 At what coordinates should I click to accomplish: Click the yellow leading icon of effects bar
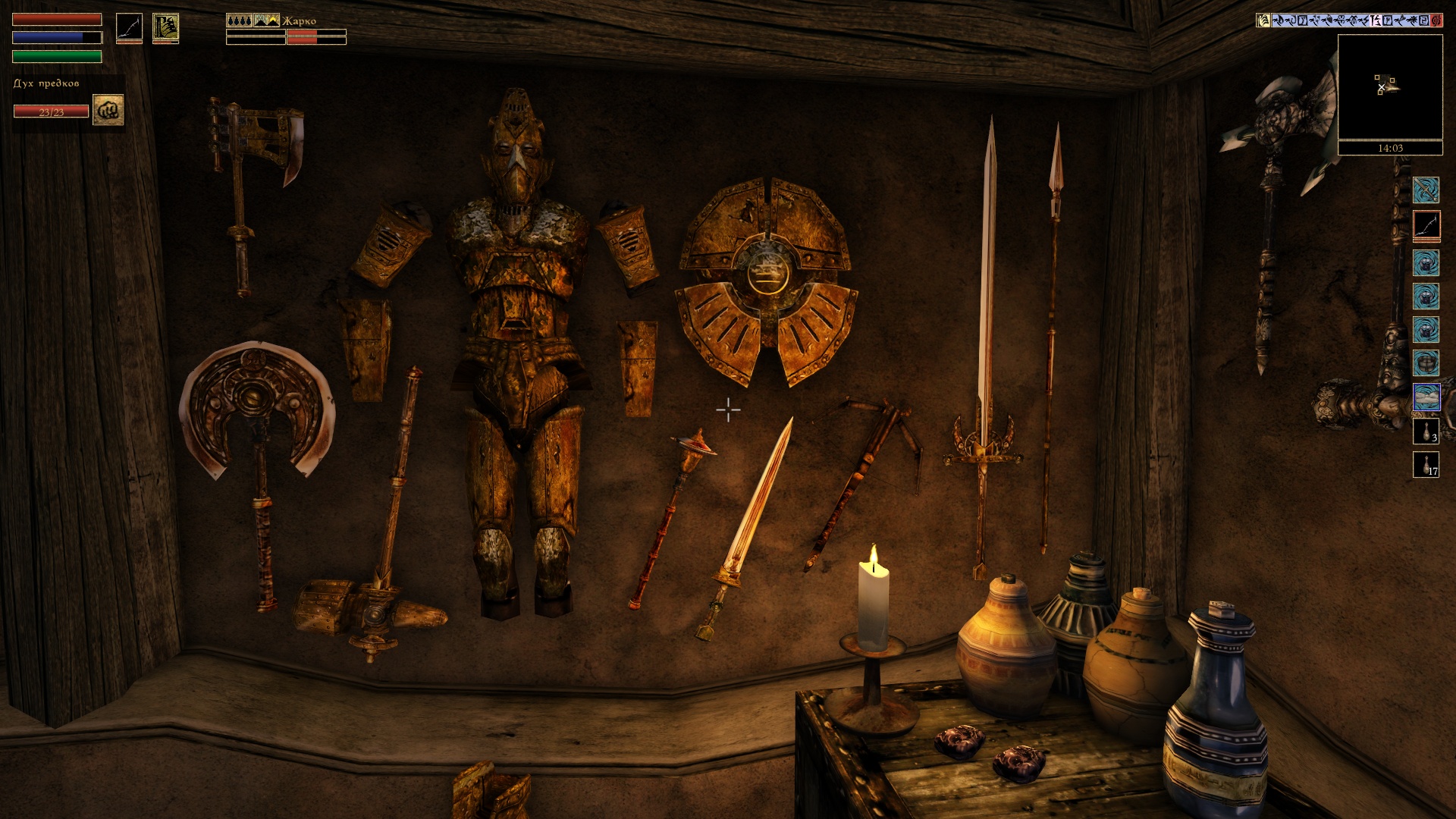pos(1263,20)
